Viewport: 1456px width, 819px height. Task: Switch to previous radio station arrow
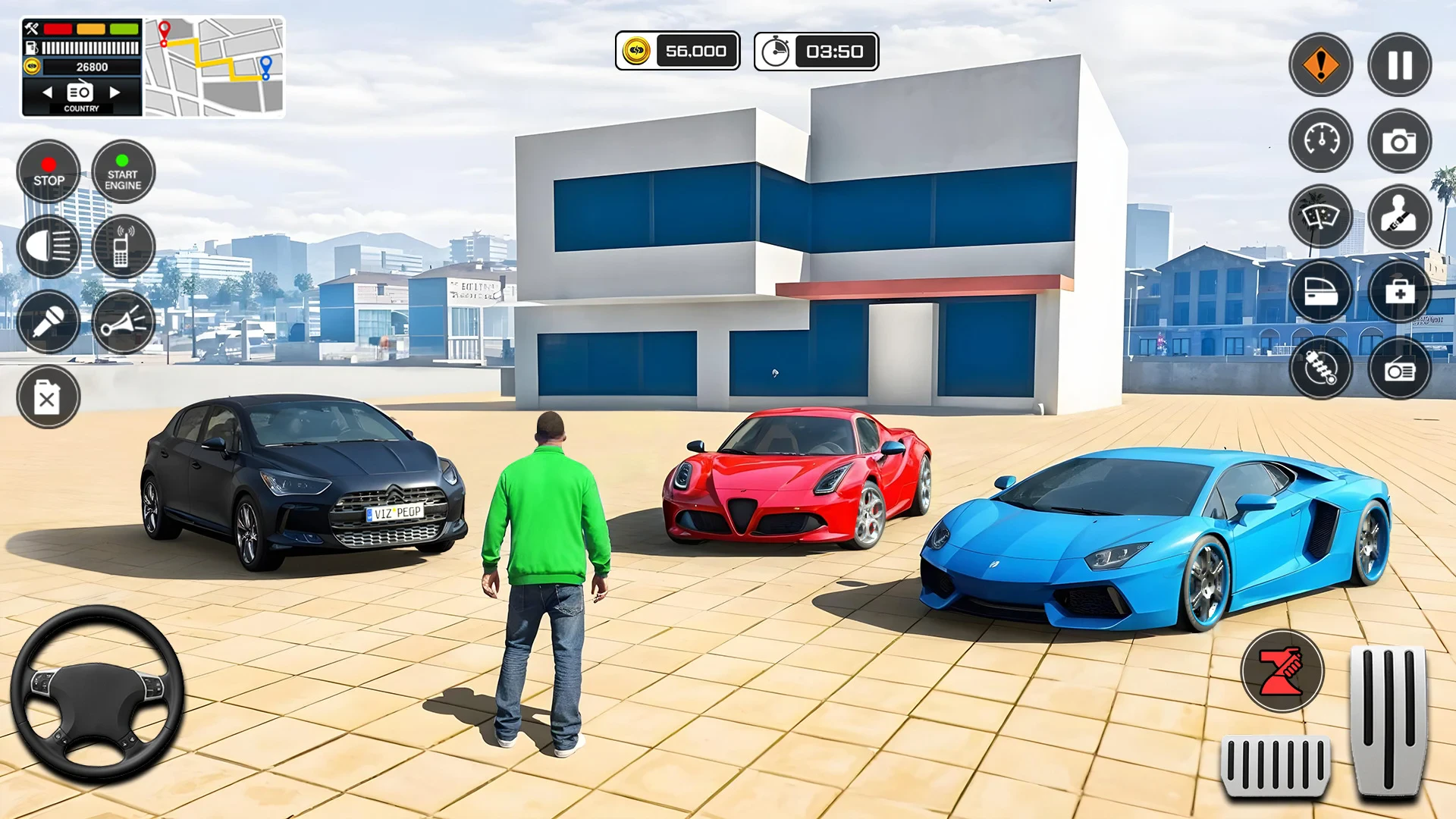(48, 93)
